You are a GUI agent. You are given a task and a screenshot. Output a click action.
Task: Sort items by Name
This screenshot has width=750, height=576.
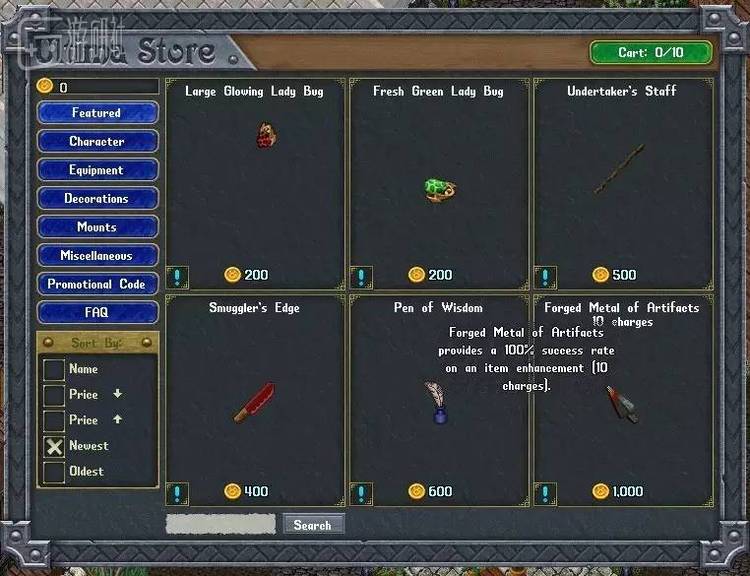(x=54, y=369)
